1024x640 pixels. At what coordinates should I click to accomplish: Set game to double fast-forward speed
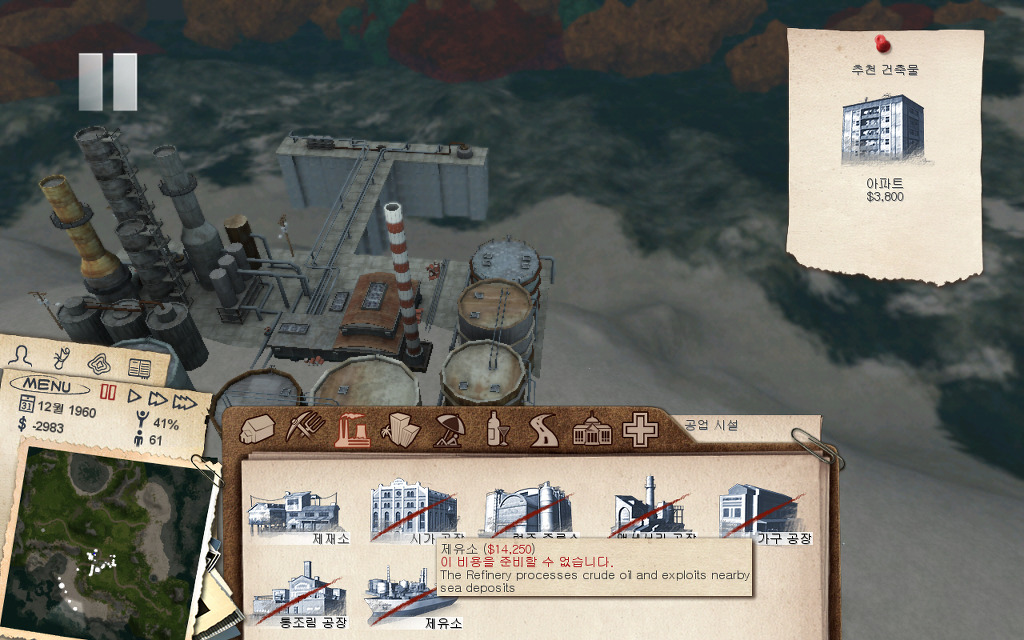pos(157,400)
